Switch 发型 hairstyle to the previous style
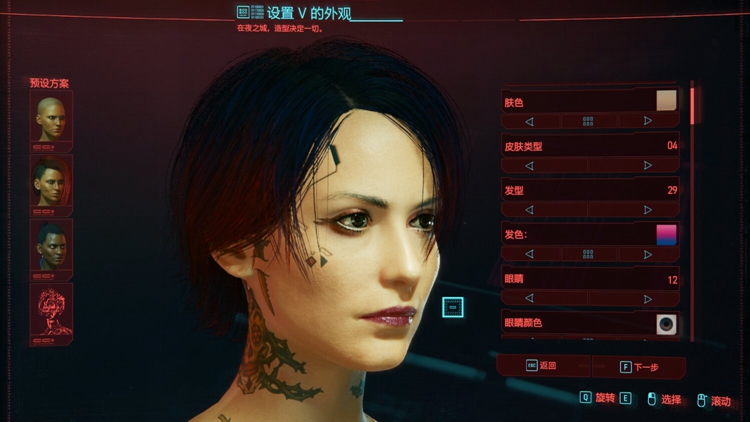 (x=529, y=210)
